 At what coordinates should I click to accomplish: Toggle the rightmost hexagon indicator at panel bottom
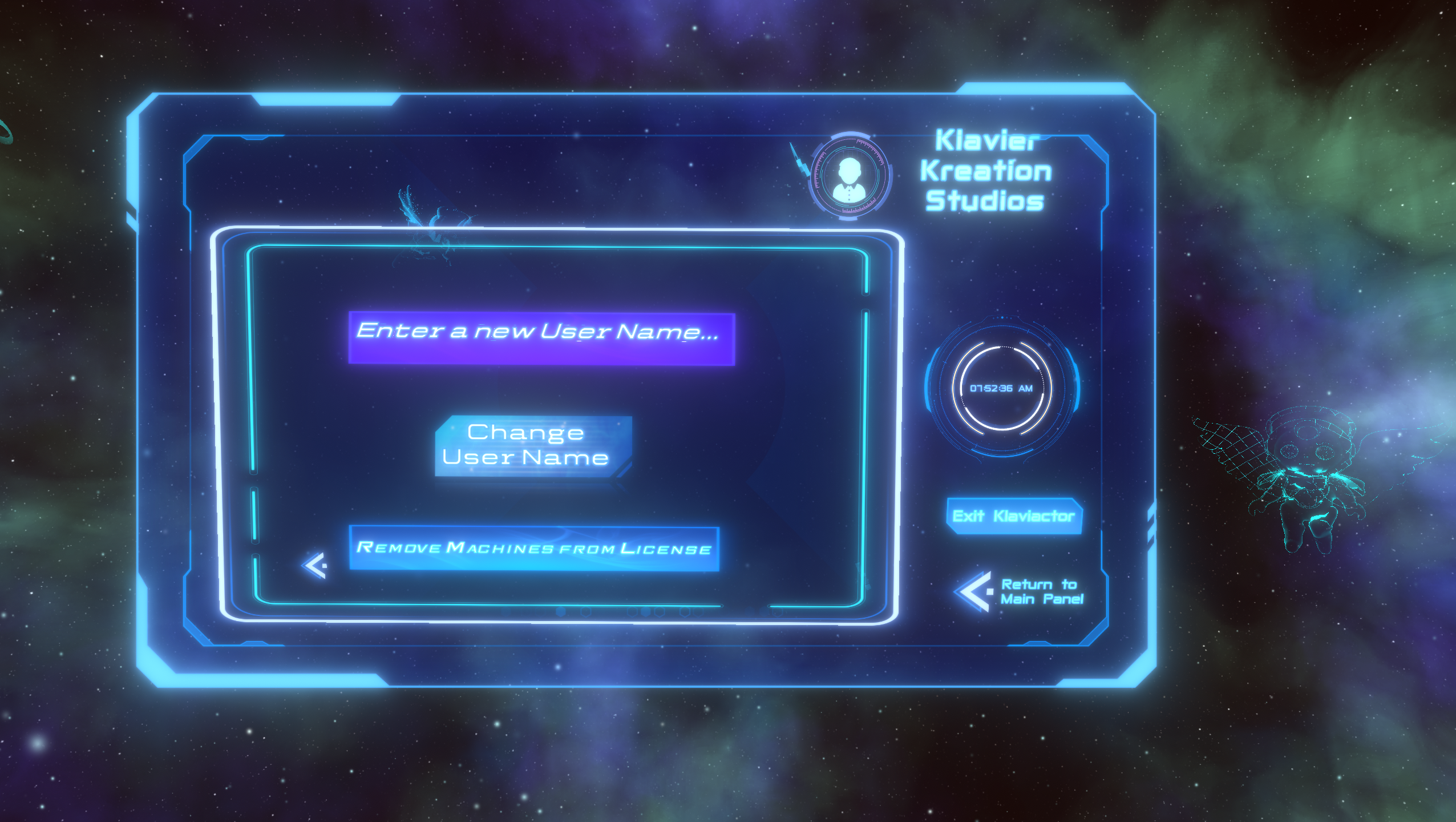[x=697, y=612]
